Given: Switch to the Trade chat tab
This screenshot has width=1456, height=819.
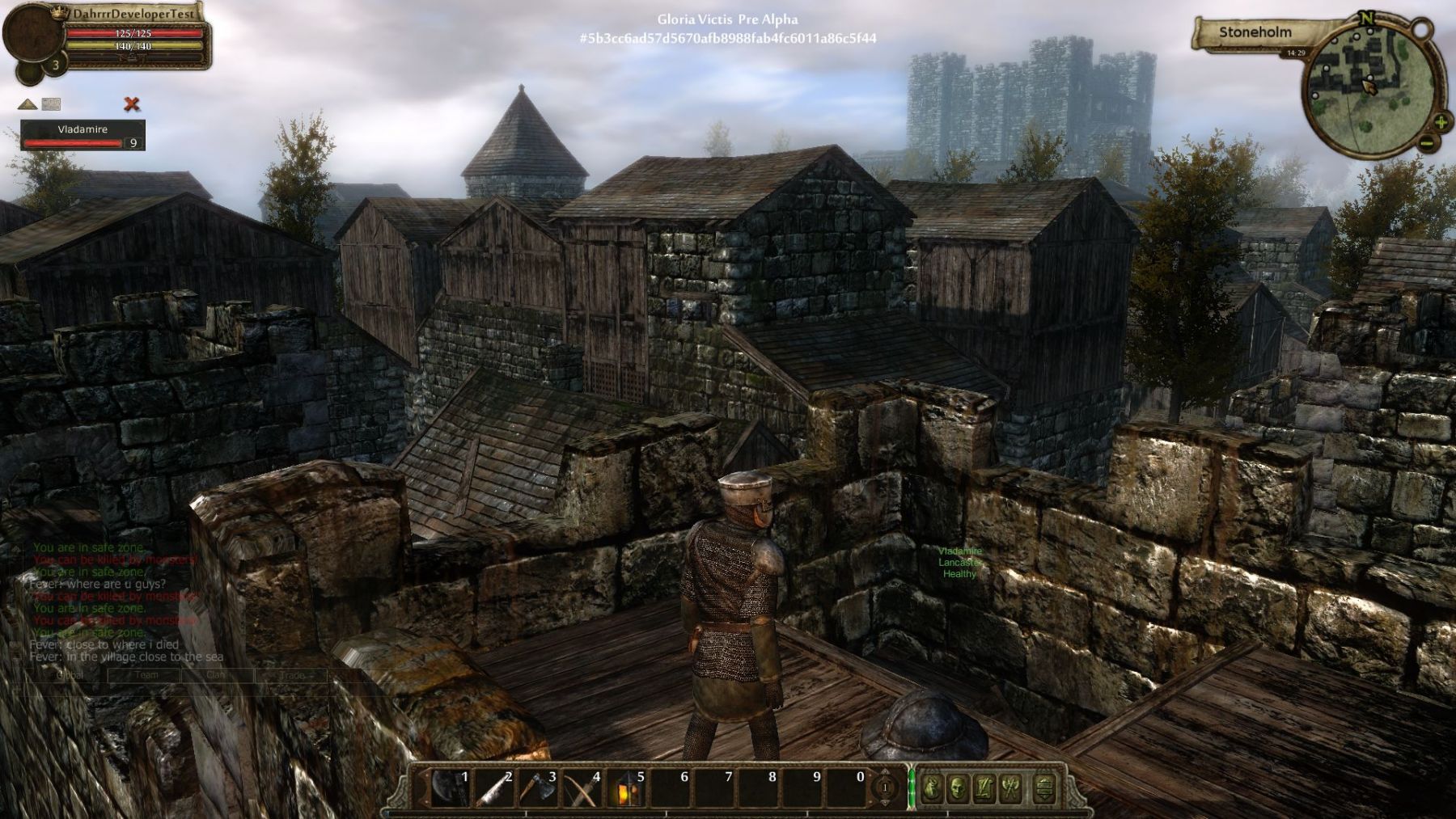Looking at the screenshot, I should [x=291, y=675].
